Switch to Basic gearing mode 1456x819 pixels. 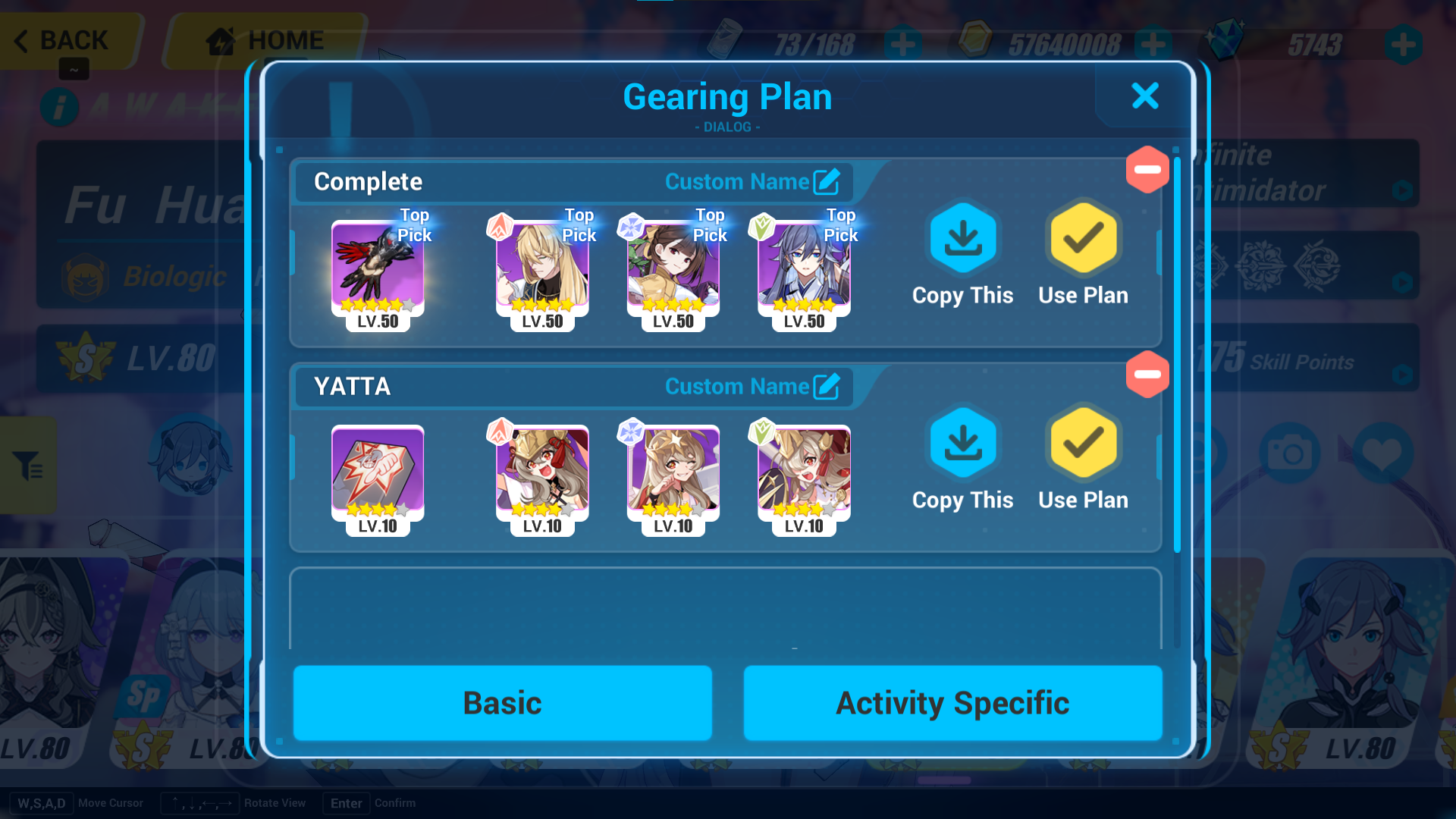(502, 703)
